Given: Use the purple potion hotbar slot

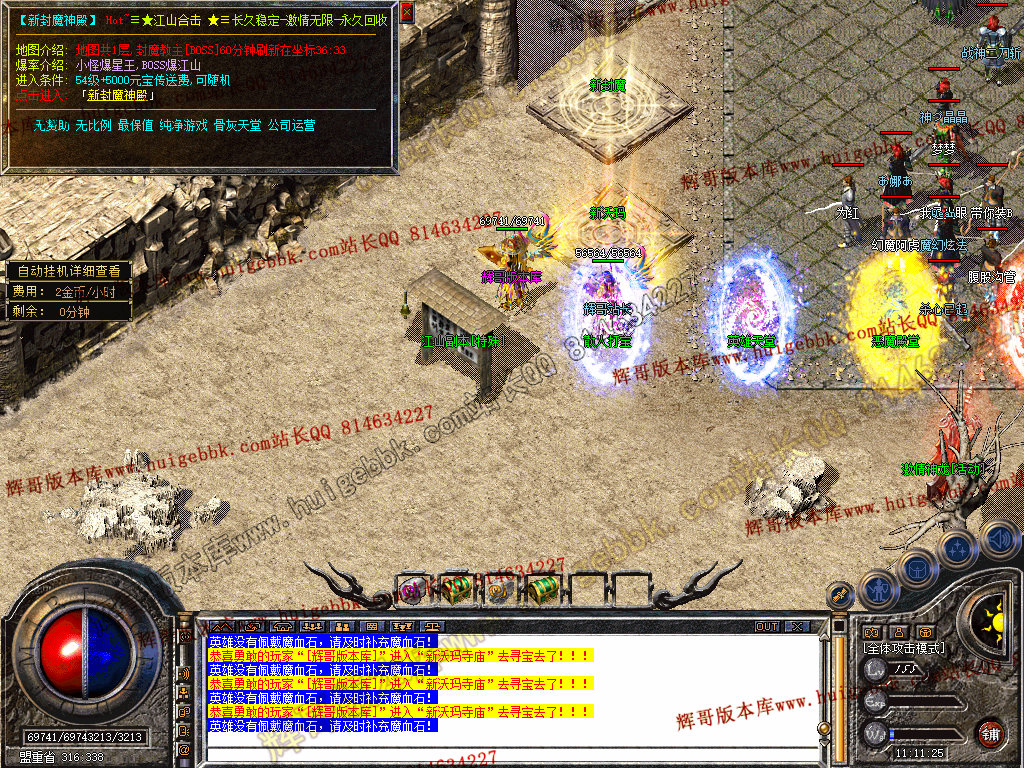Looking at the screenshot, I should point(412,590).
